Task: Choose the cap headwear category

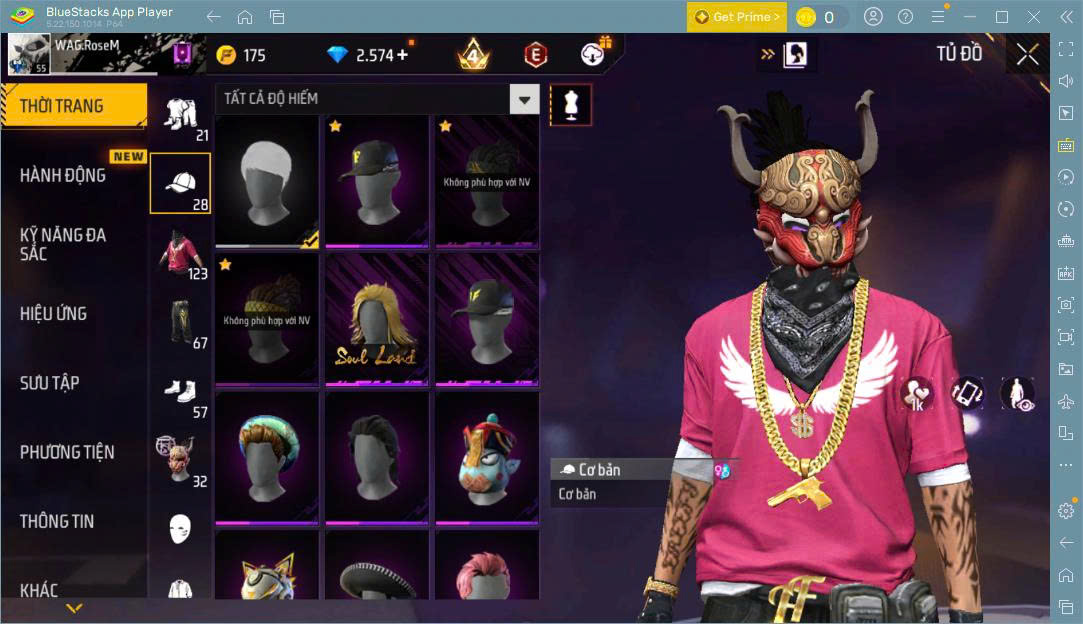Action: pyautogui.click(x=180, y=183)
